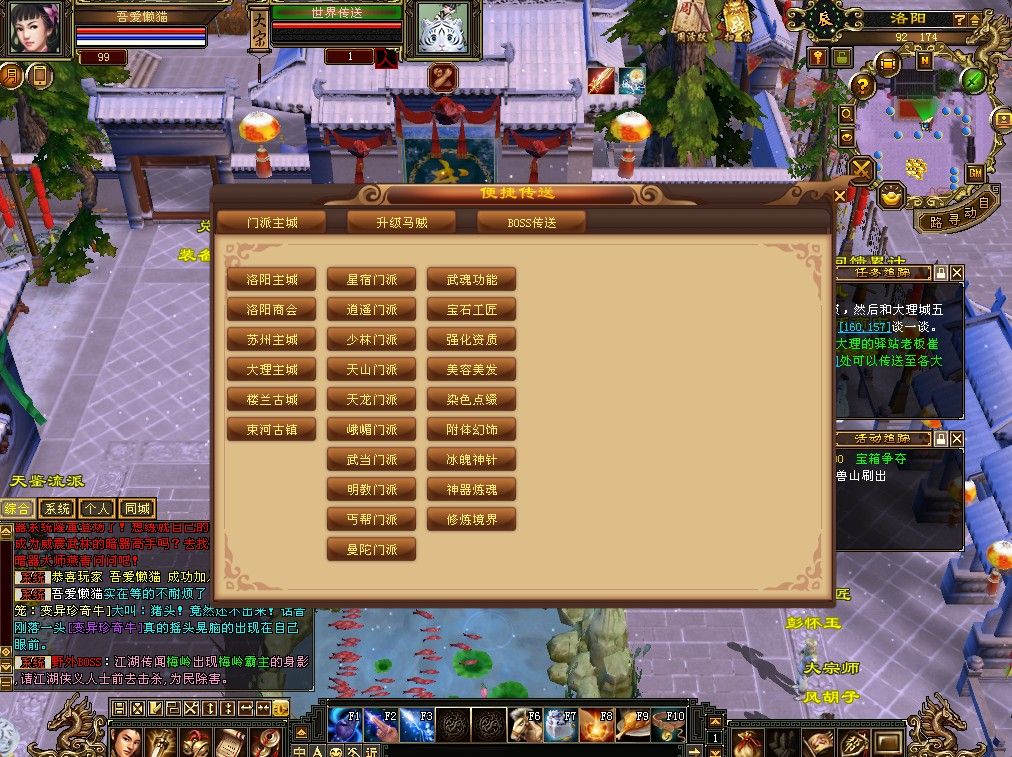Viewport: 1012px width, 757px height.
Task: Select the 神器炼魂 button
Action: coord(472,490)
